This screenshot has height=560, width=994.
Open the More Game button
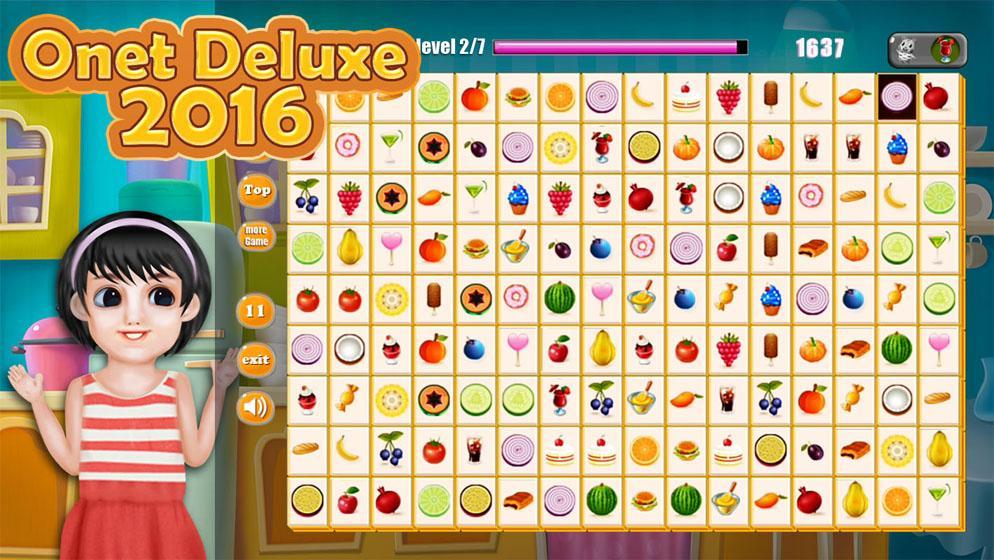click(x=257, y=236)
